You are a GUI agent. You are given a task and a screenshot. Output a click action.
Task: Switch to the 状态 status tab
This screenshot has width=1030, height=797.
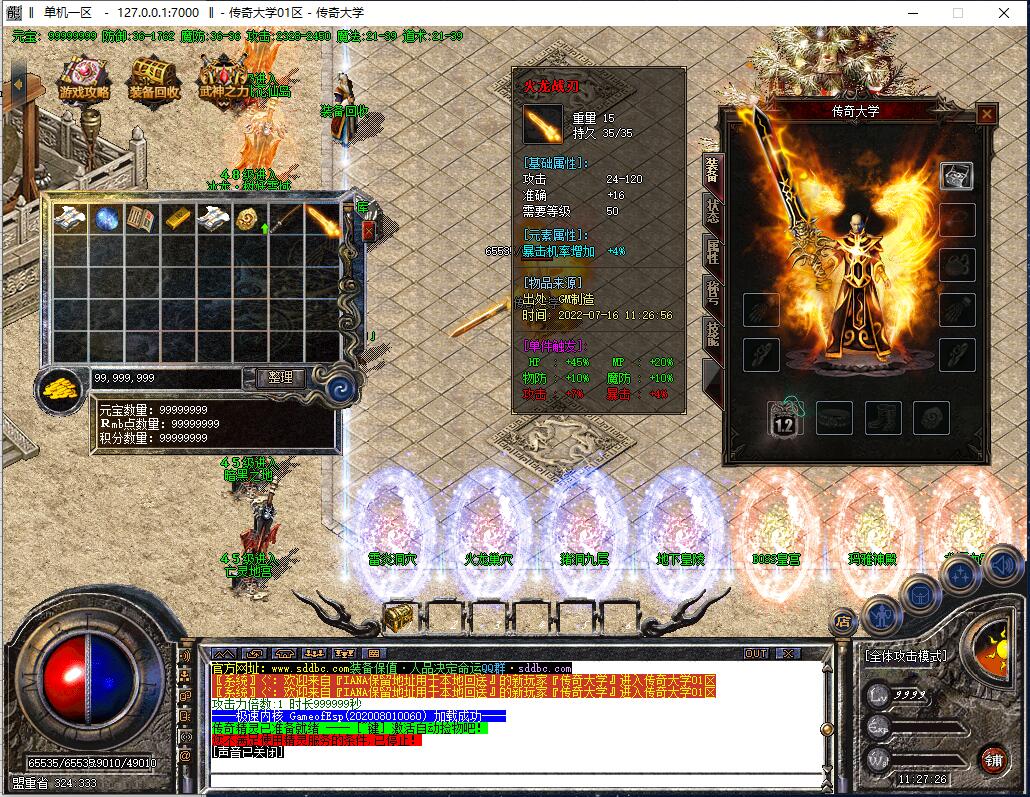click(x=712, y=211)
